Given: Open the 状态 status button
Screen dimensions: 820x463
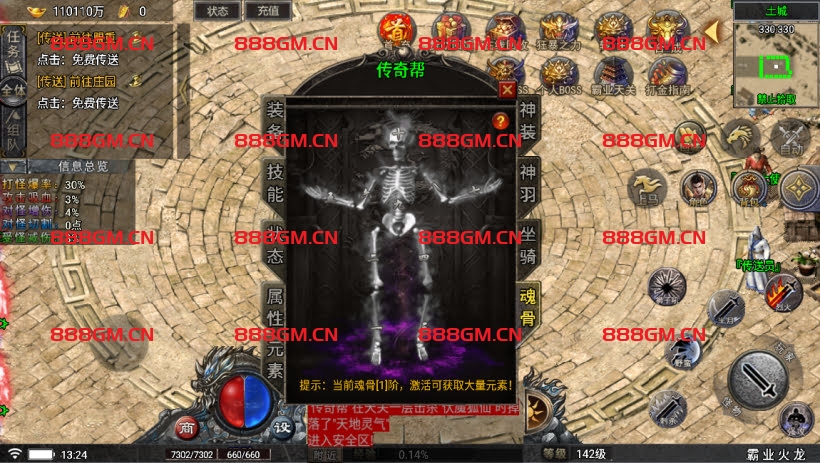Looking at the screenshot, I should [x=217, y=11].
